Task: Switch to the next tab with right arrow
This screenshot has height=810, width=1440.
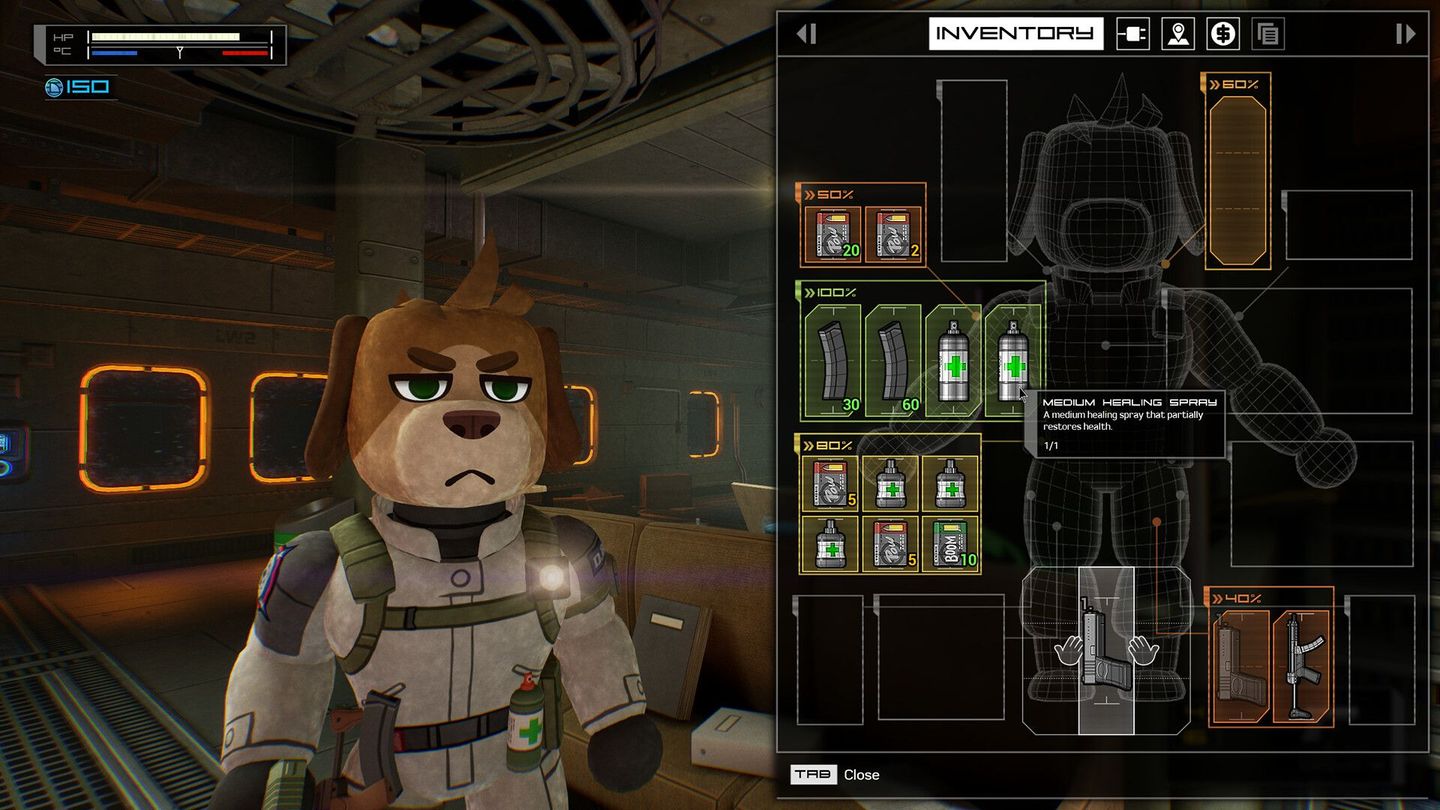Action: point(1404,33)
